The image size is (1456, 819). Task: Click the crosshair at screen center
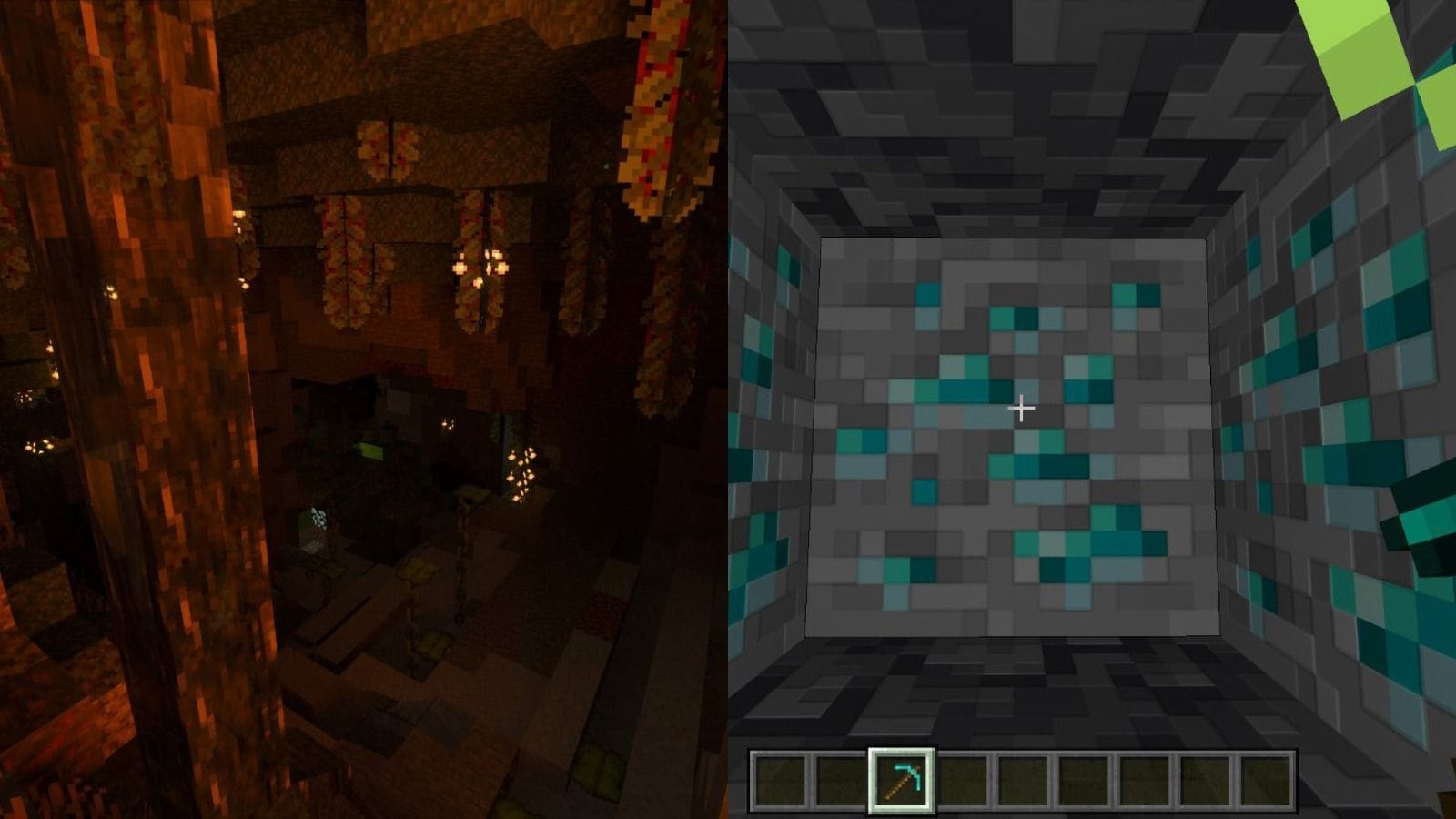(x=1022, y=408)
